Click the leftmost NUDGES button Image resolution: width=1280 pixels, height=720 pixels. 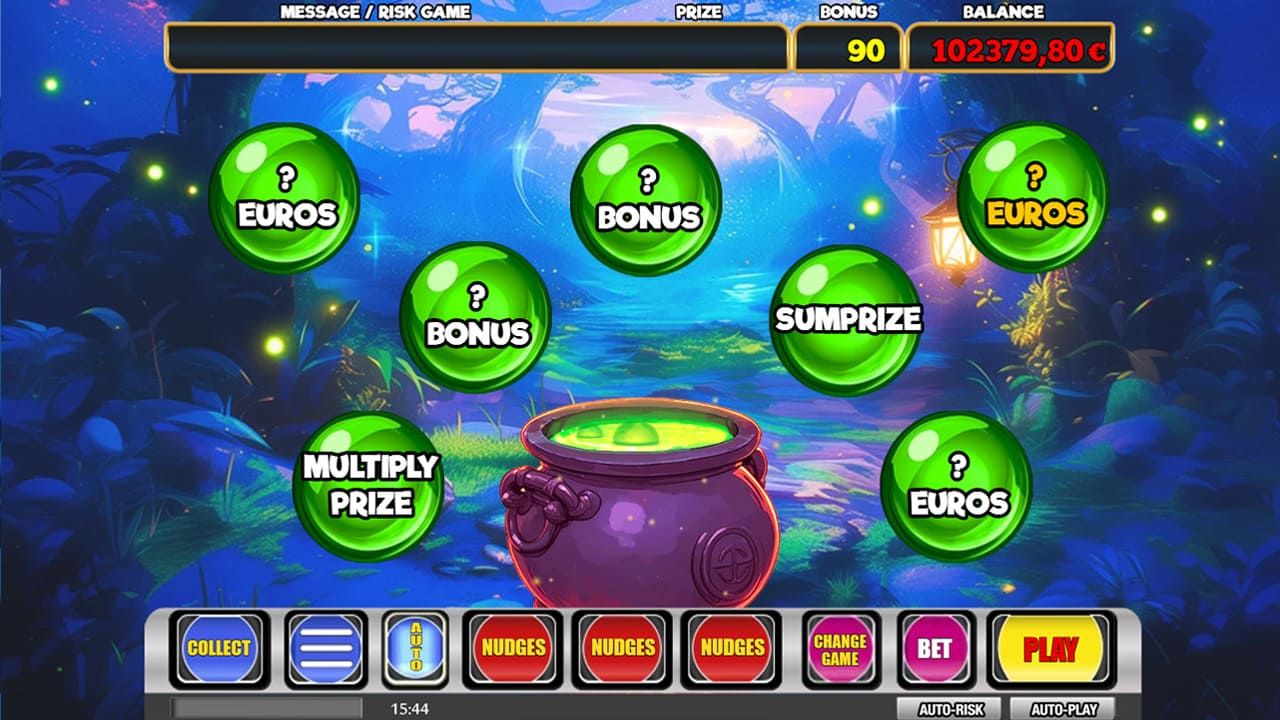pyautogui.click(x=514, y=648)
